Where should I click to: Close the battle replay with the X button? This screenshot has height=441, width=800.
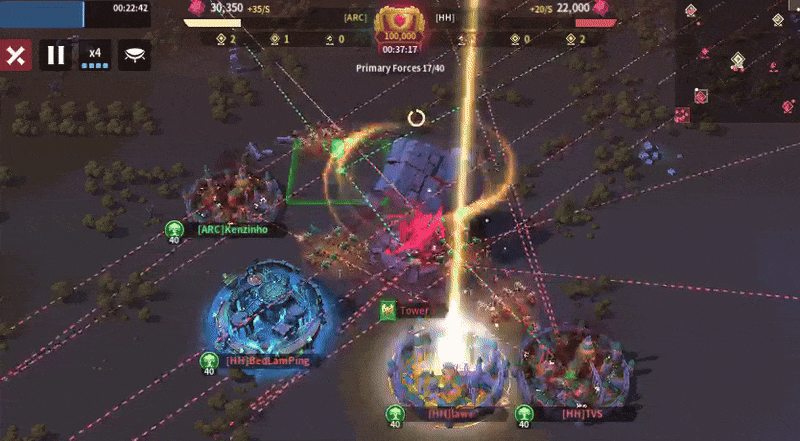click(14, 56)
